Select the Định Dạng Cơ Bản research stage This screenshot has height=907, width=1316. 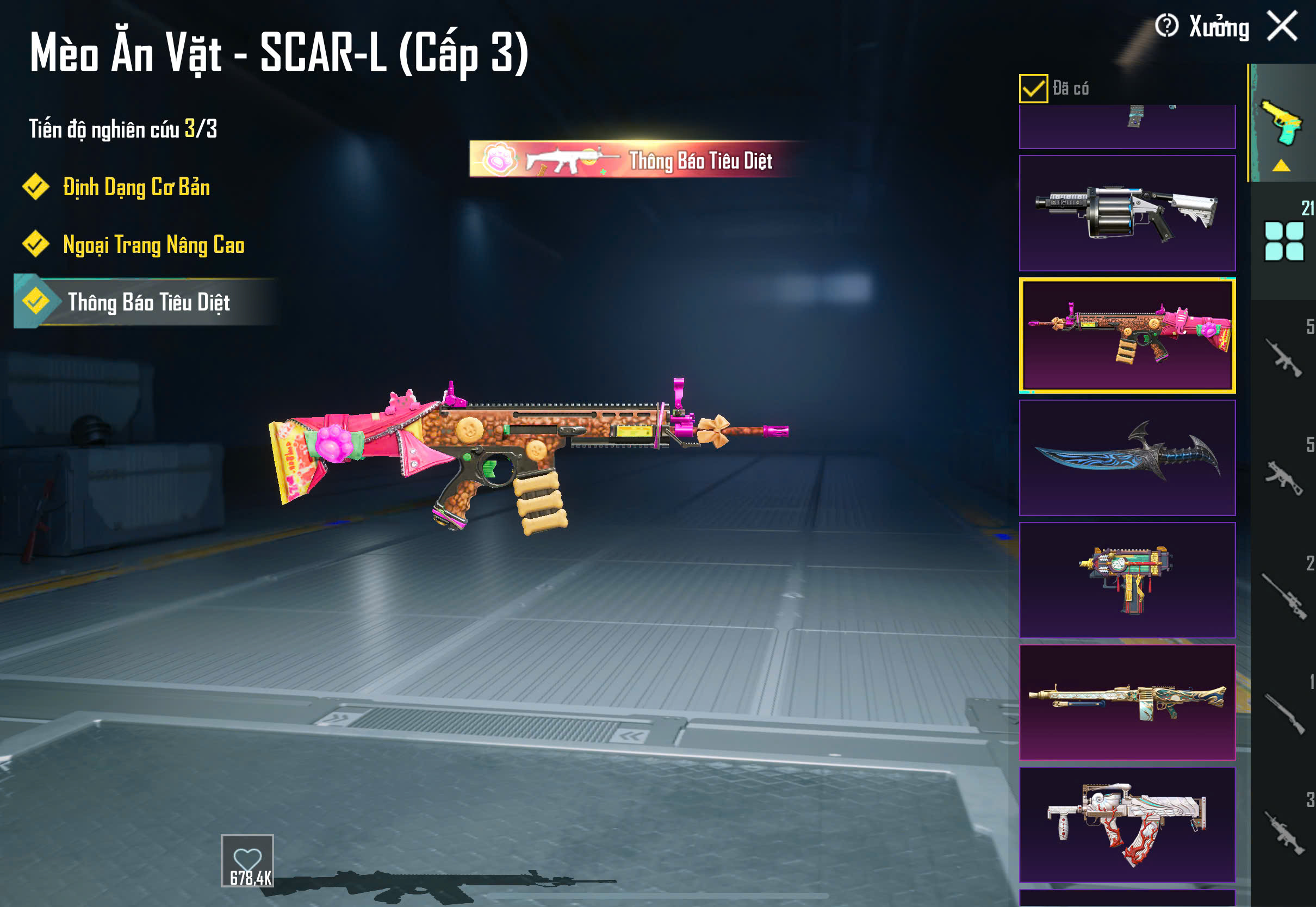(x=135, y=188)
